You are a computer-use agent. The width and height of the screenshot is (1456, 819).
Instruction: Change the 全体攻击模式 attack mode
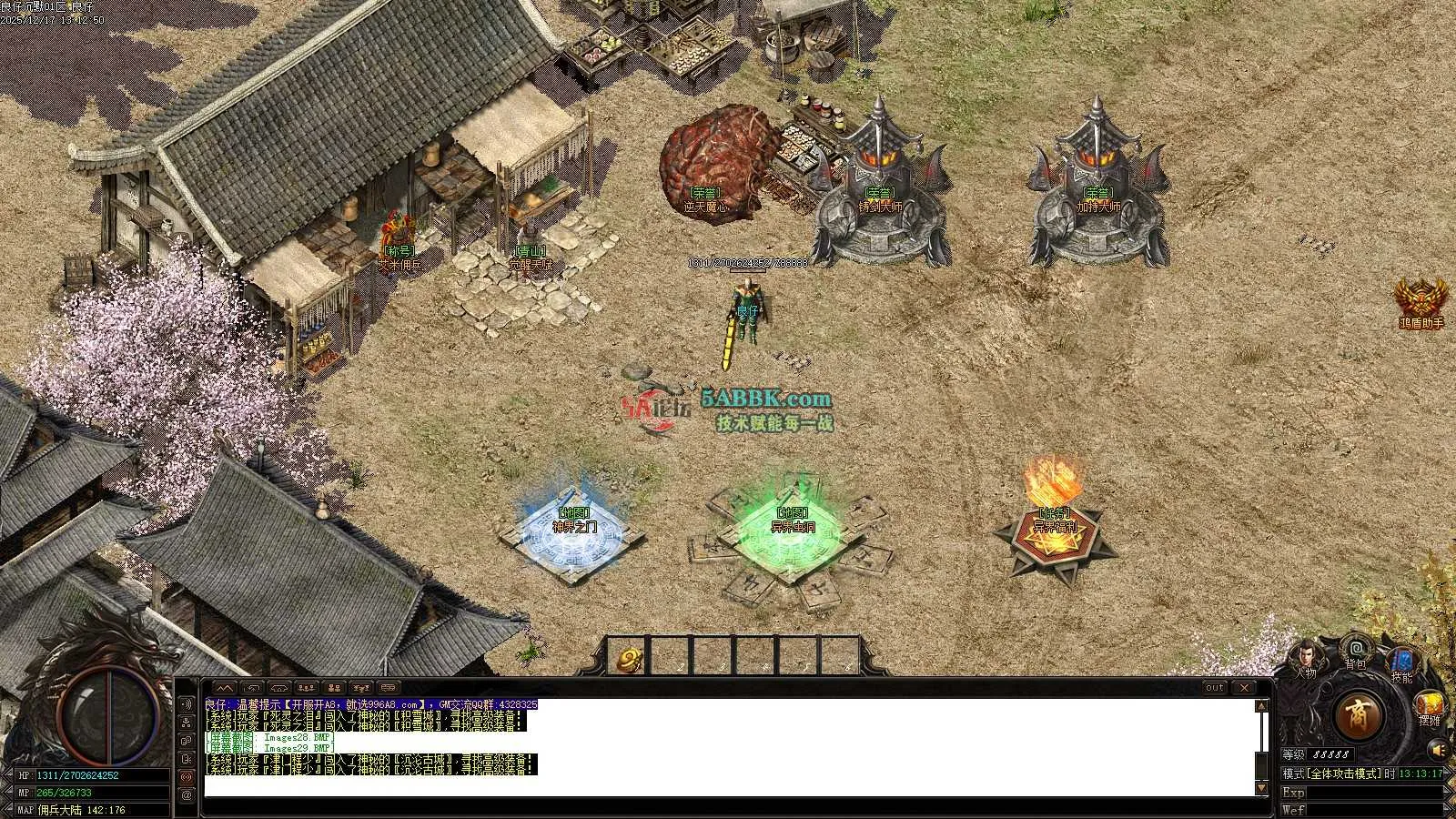[x=1335, y=773]
